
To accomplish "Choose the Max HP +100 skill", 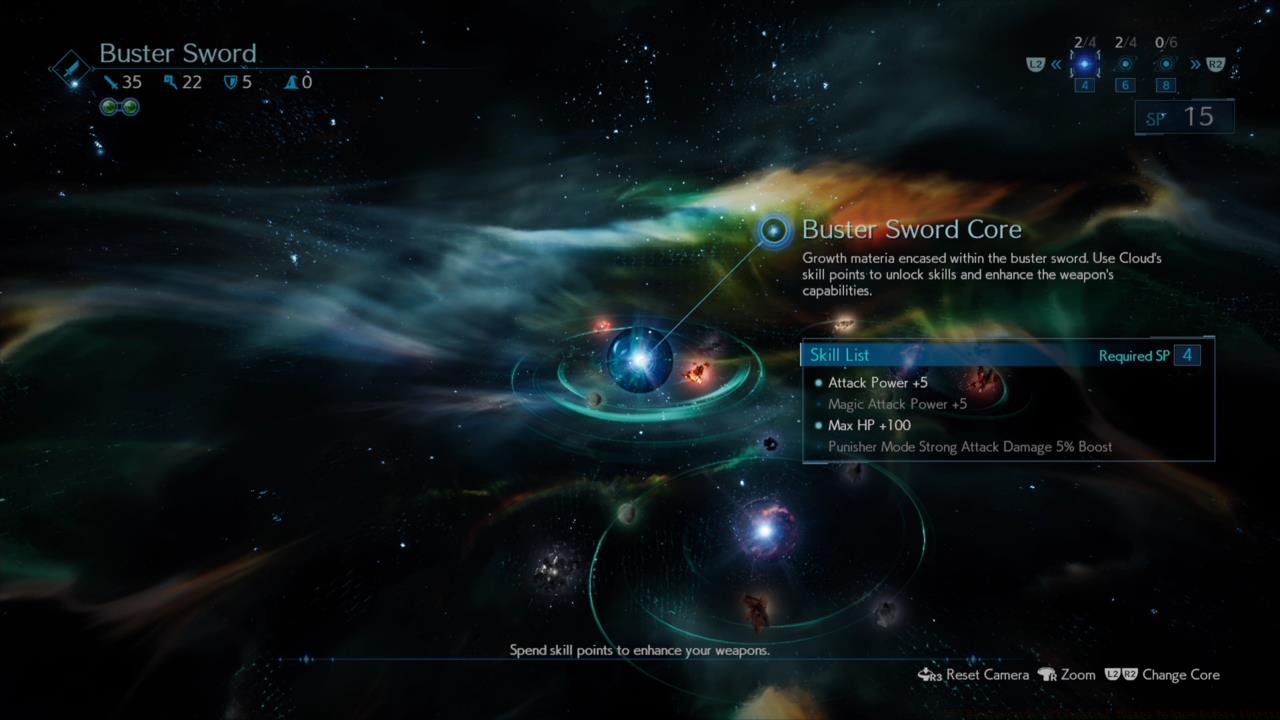I will point(869,426).
